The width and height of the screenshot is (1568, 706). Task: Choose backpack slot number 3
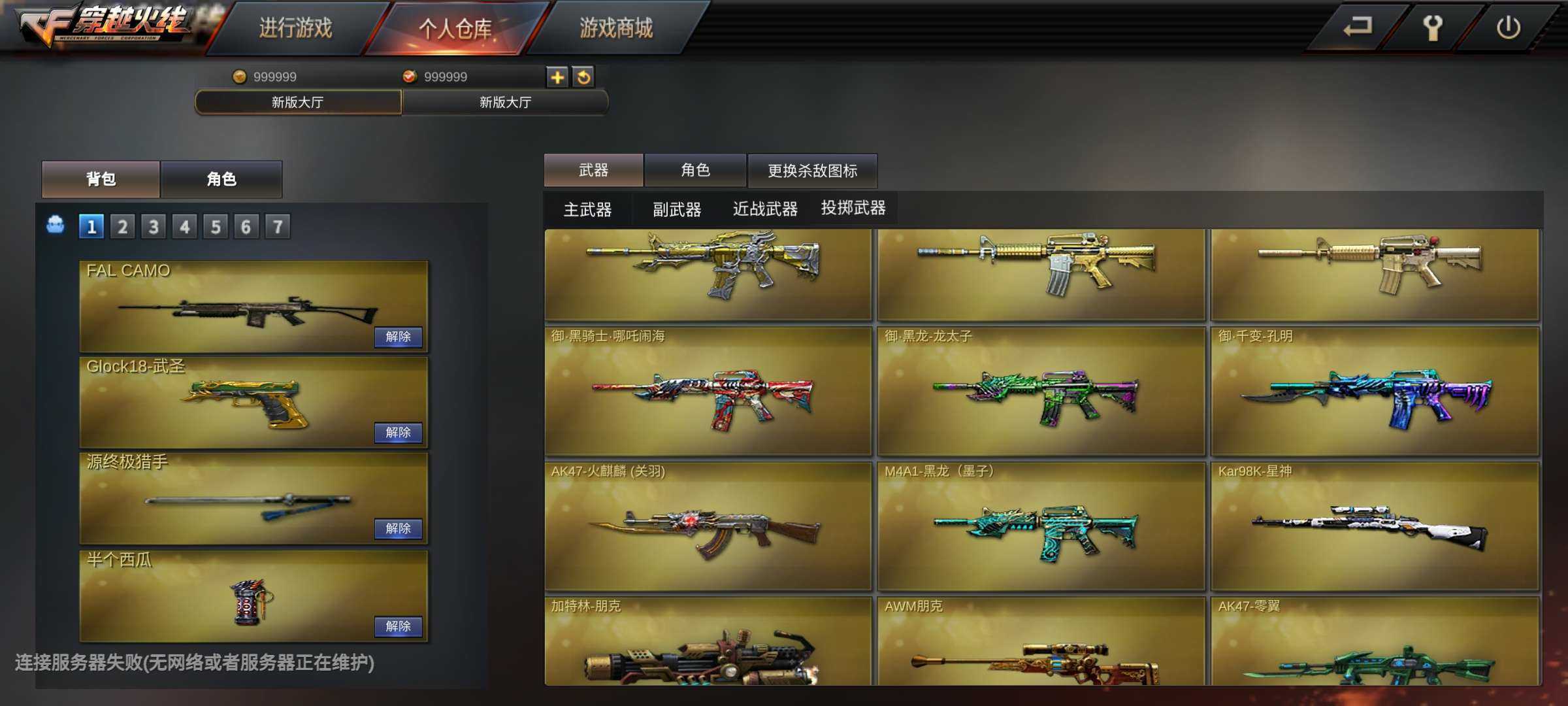154,227
